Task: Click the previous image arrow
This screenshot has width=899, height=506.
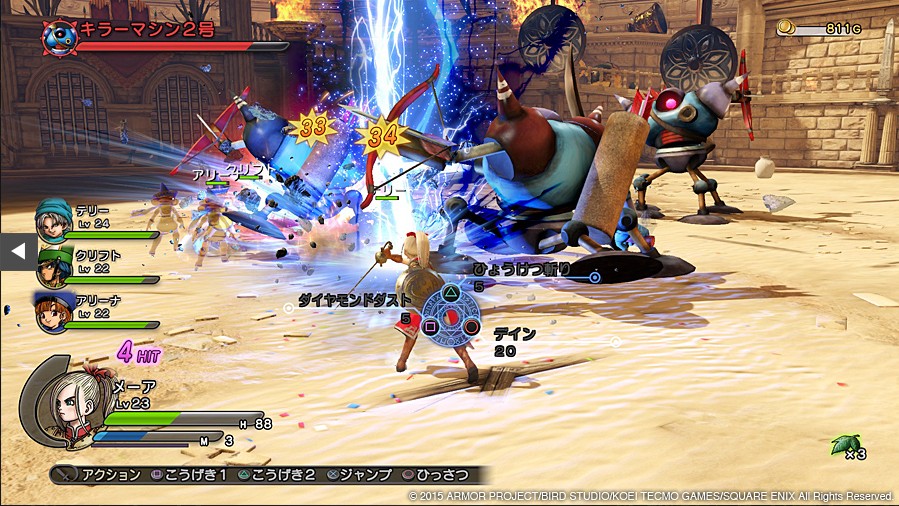Action: pyautogui.click(x=17, y=252)
